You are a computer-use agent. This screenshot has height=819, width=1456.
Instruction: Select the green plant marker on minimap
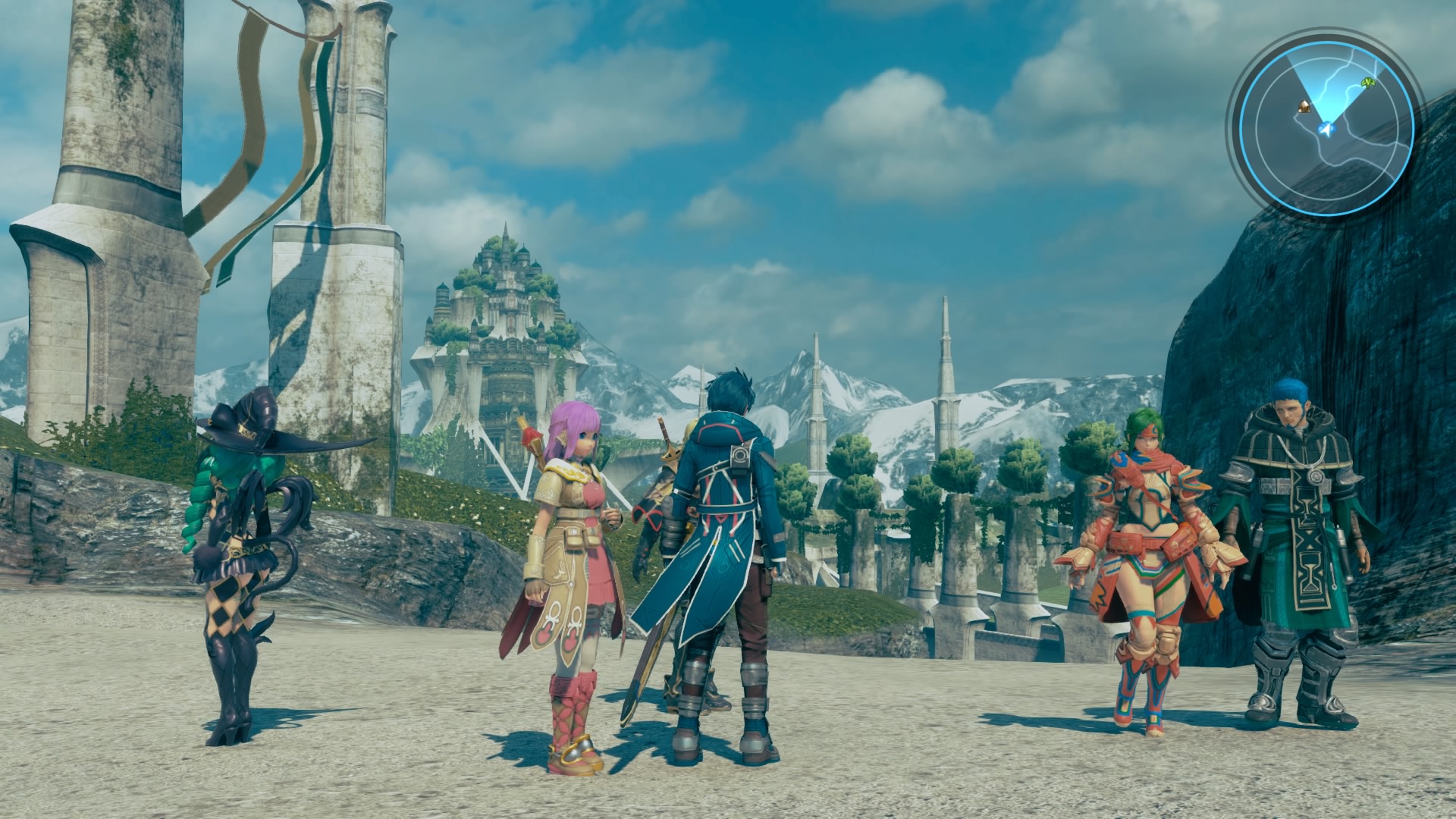click(1368, 81)
